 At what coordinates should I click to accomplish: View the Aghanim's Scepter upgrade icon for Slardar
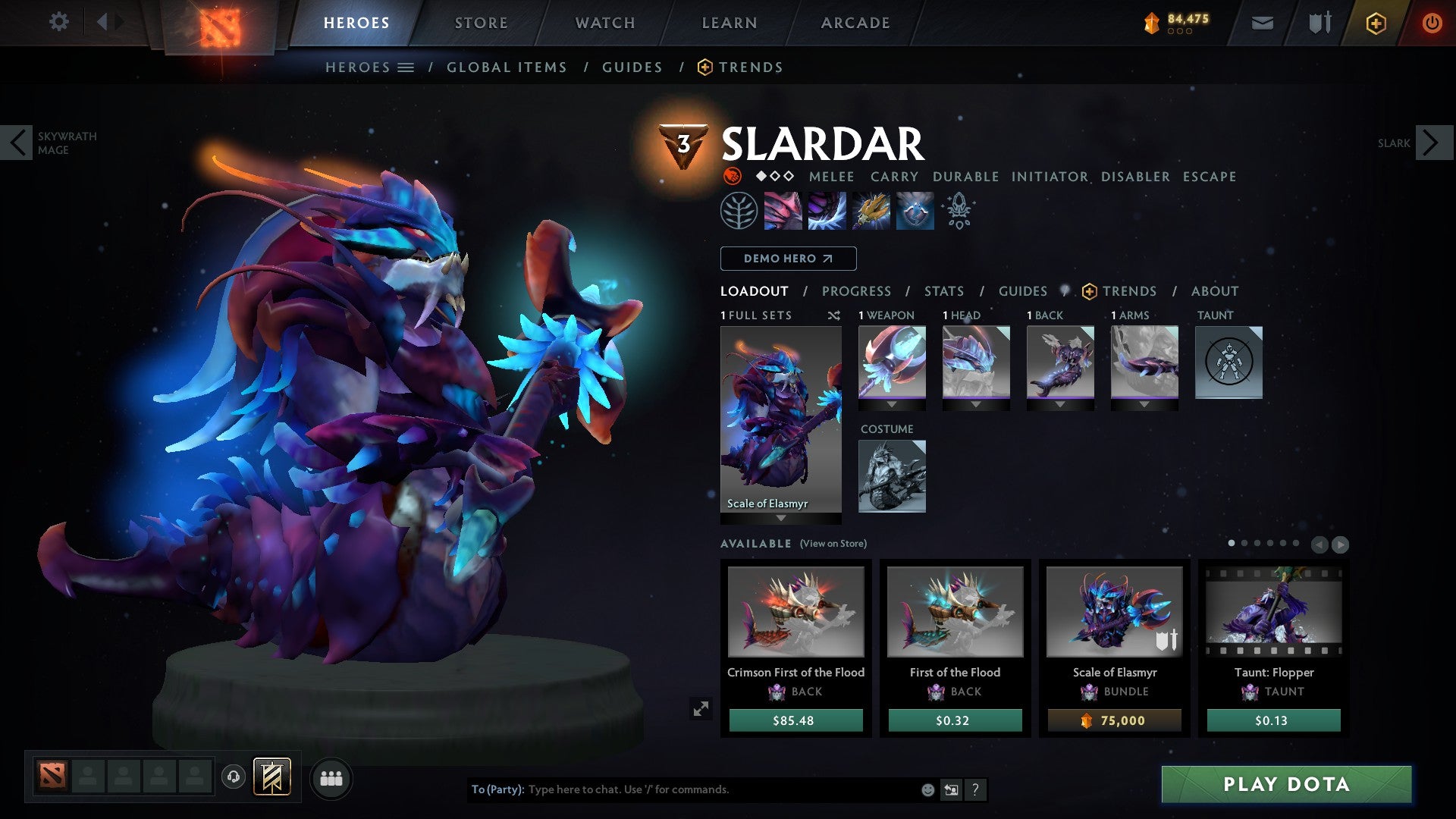(959, 211)
